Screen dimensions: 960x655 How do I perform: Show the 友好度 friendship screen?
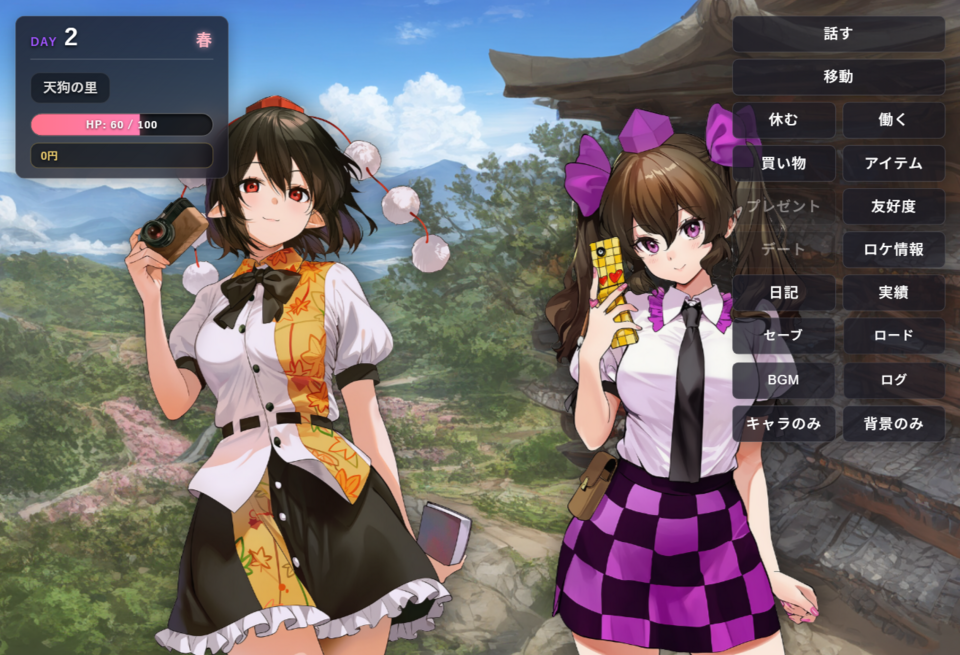[893, 207]
